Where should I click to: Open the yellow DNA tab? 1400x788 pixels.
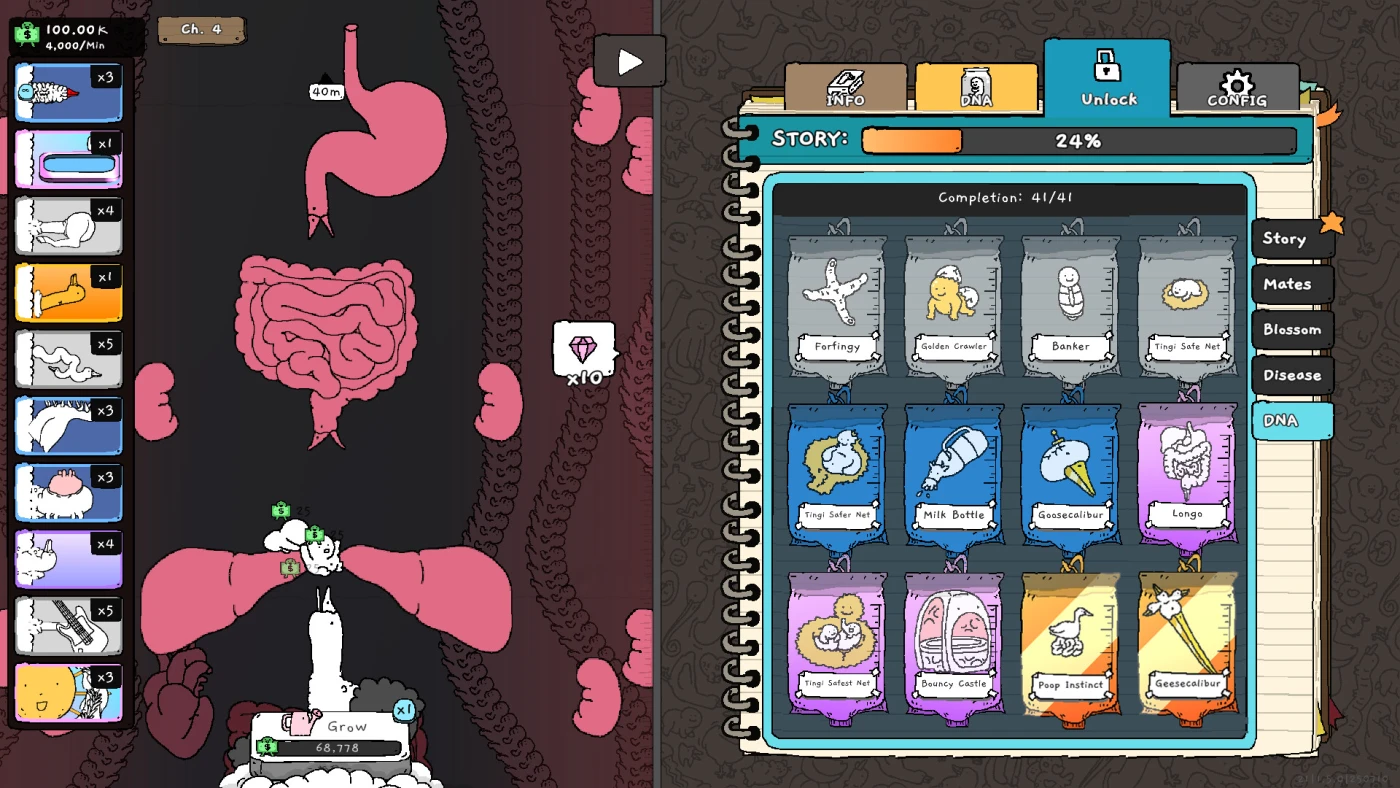[976, 88]
